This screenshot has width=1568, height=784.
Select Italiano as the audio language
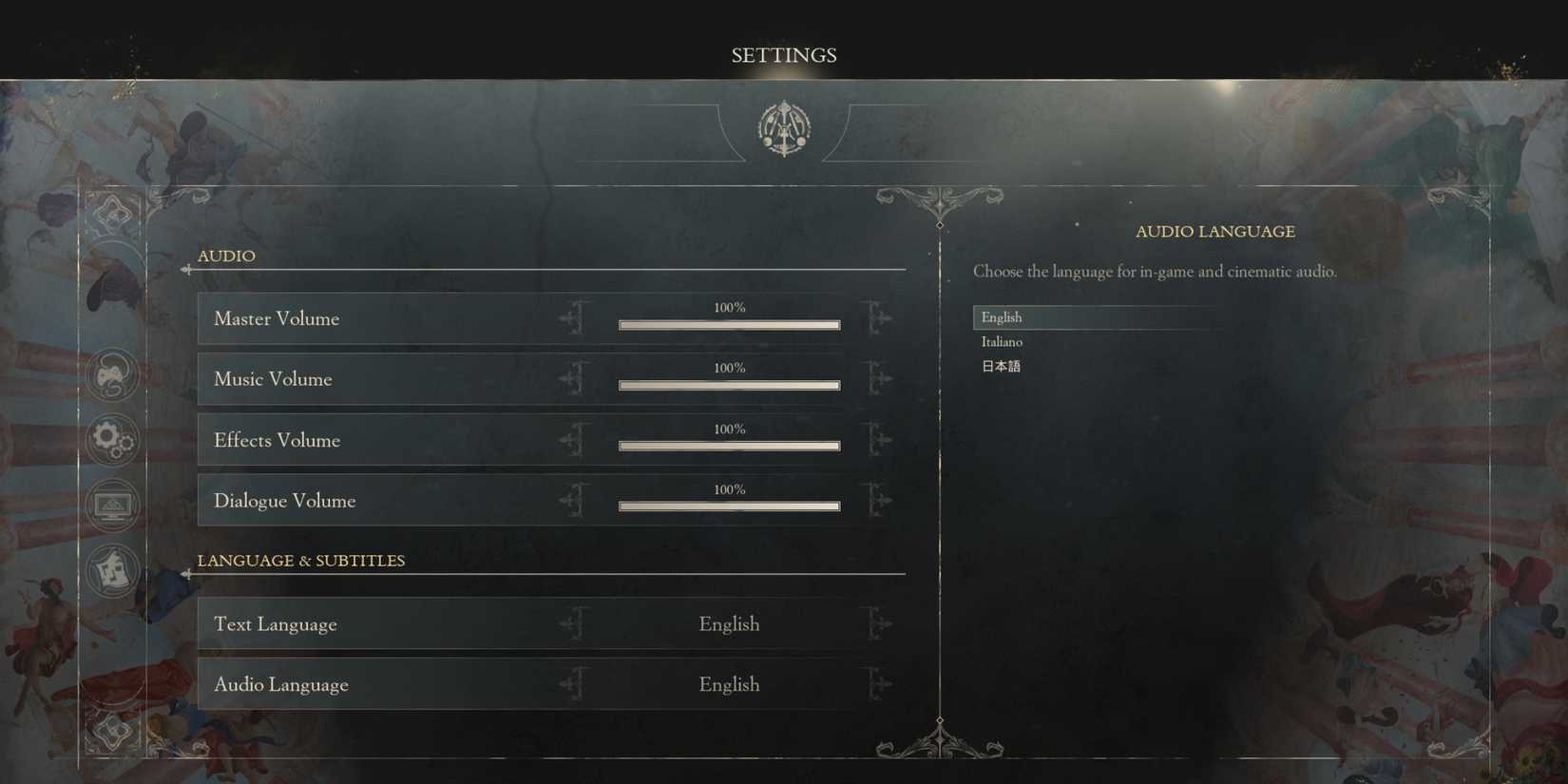[x=1002, y=341]
